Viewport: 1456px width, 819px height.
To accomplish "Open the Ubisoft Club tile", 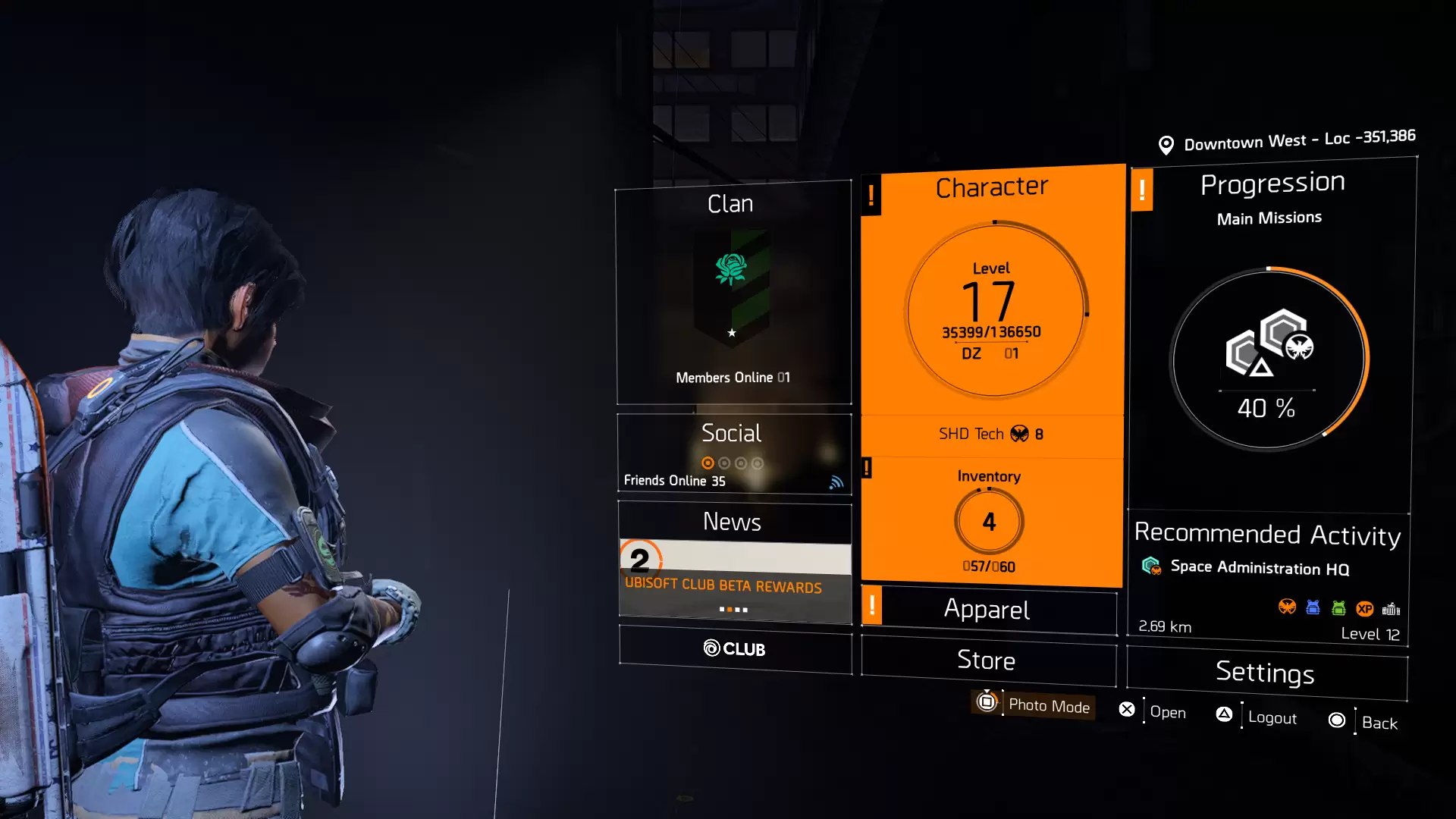I will point(735,649).
